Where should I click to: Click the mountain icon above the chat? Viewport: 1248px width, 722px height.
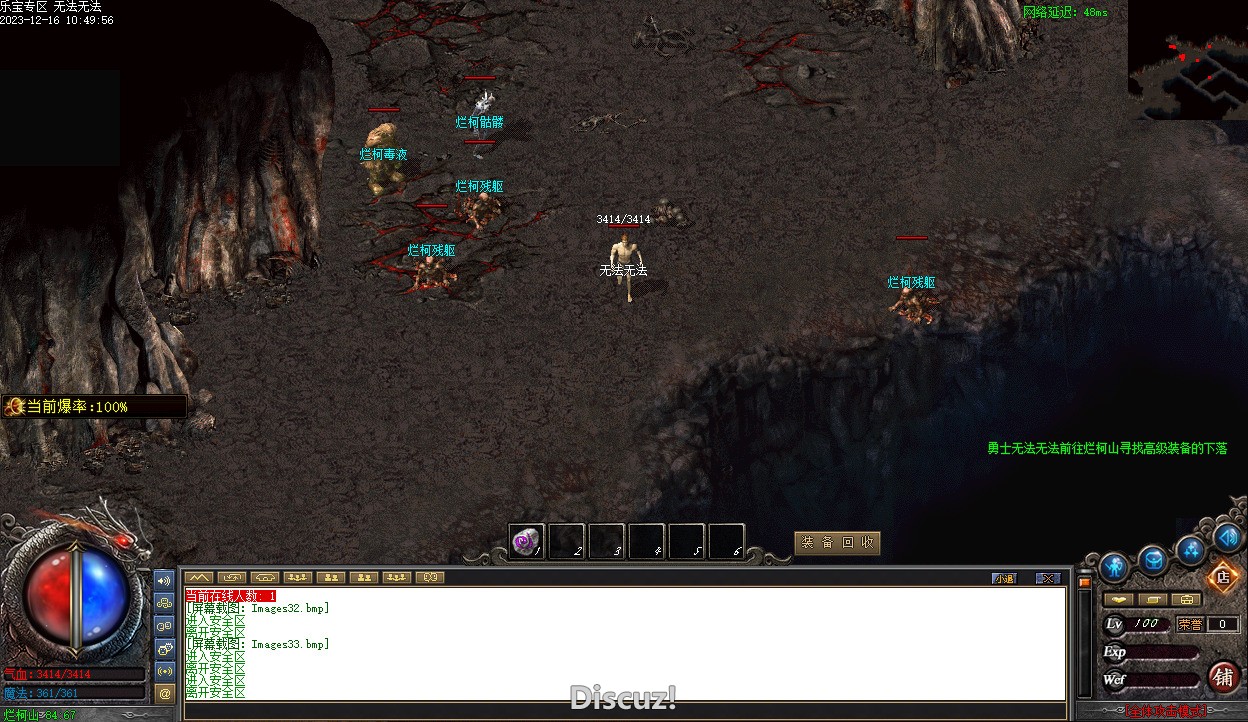click(x=199, y=577)
